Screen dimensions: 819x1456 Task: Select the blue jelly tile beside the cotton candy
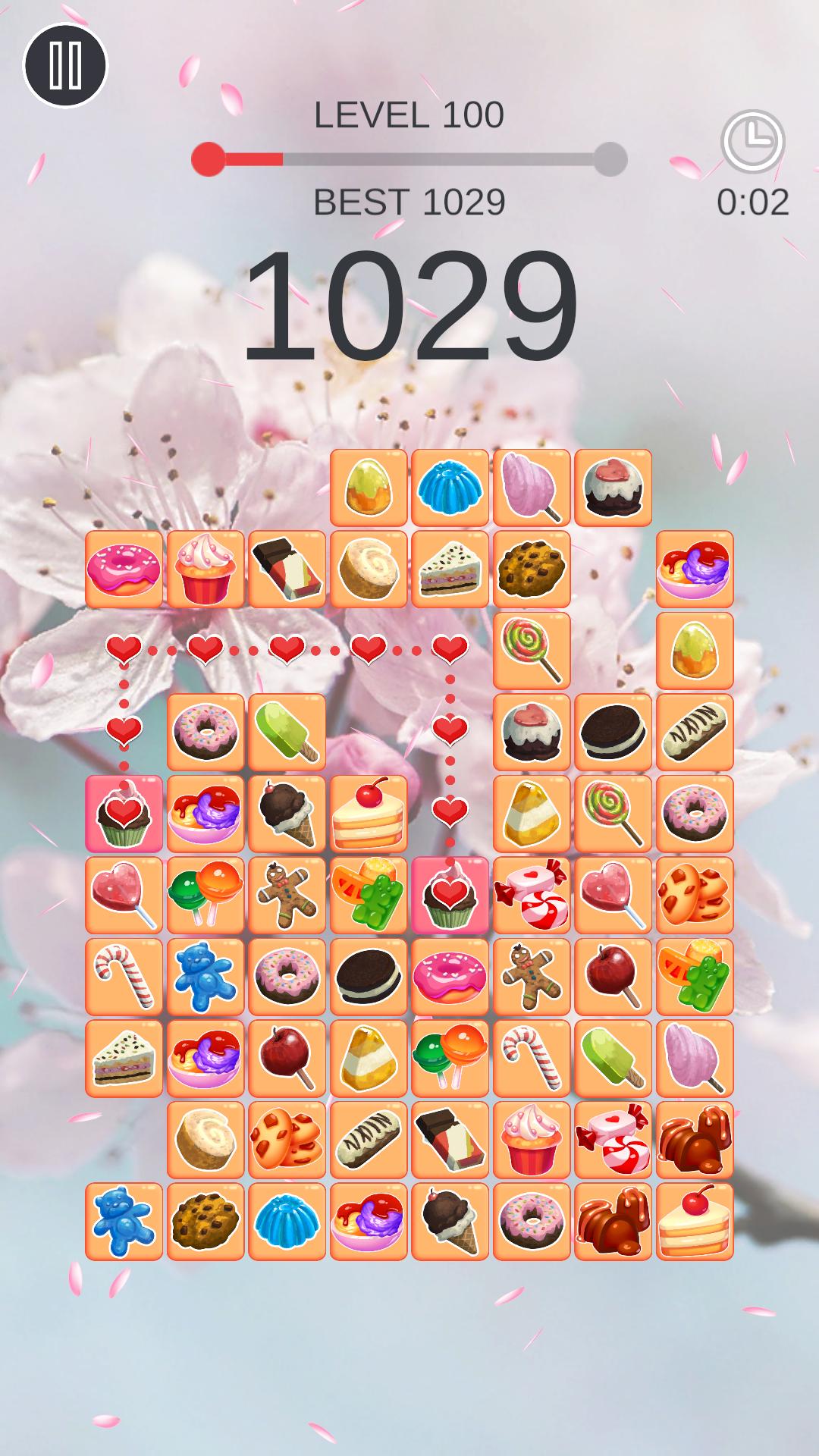tap(450, 488)
